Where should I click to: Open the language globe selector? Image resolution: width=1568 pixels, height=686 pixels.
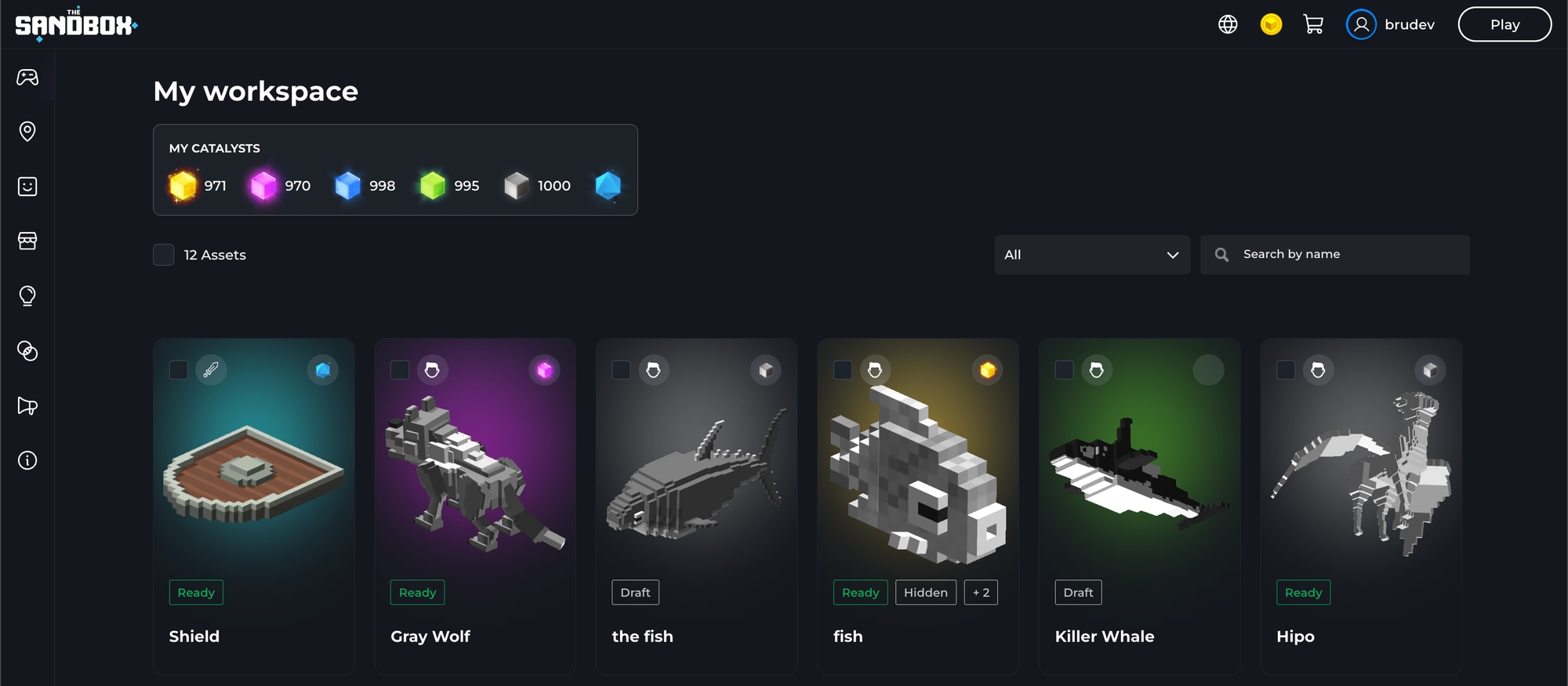[1228, 24]
